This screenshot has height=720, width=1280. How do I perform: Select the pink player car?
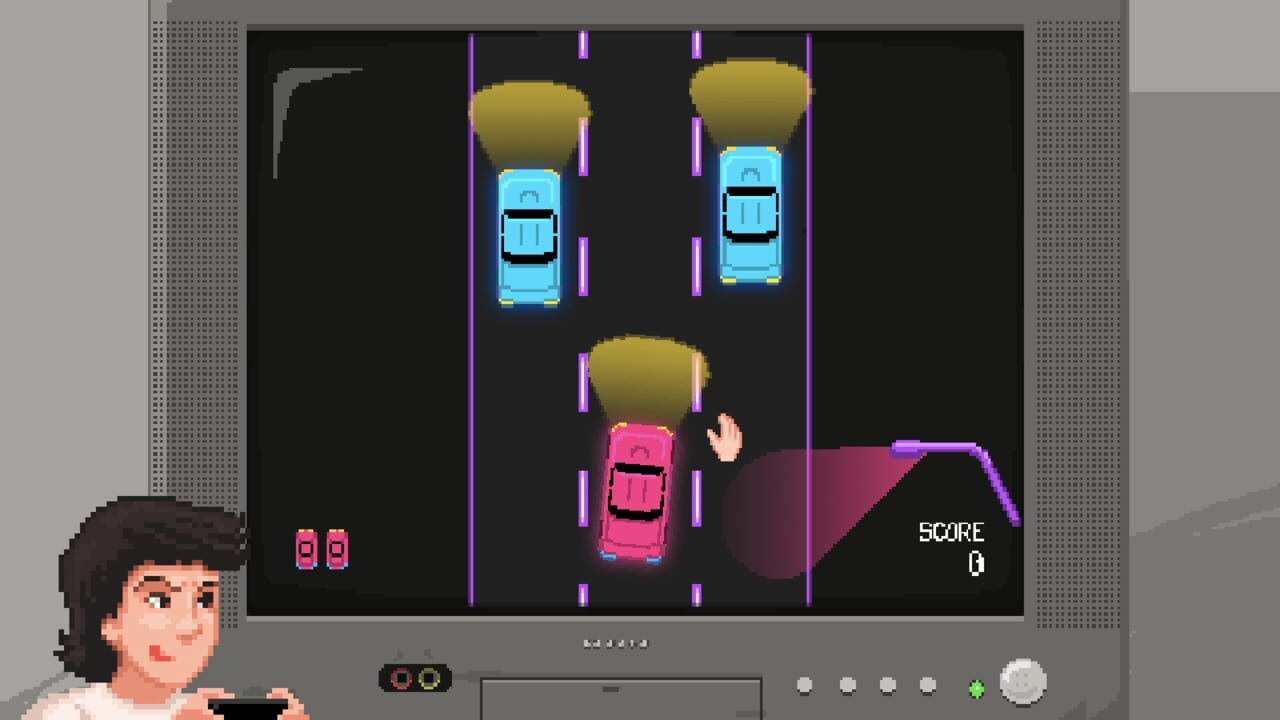coord(637,490)
